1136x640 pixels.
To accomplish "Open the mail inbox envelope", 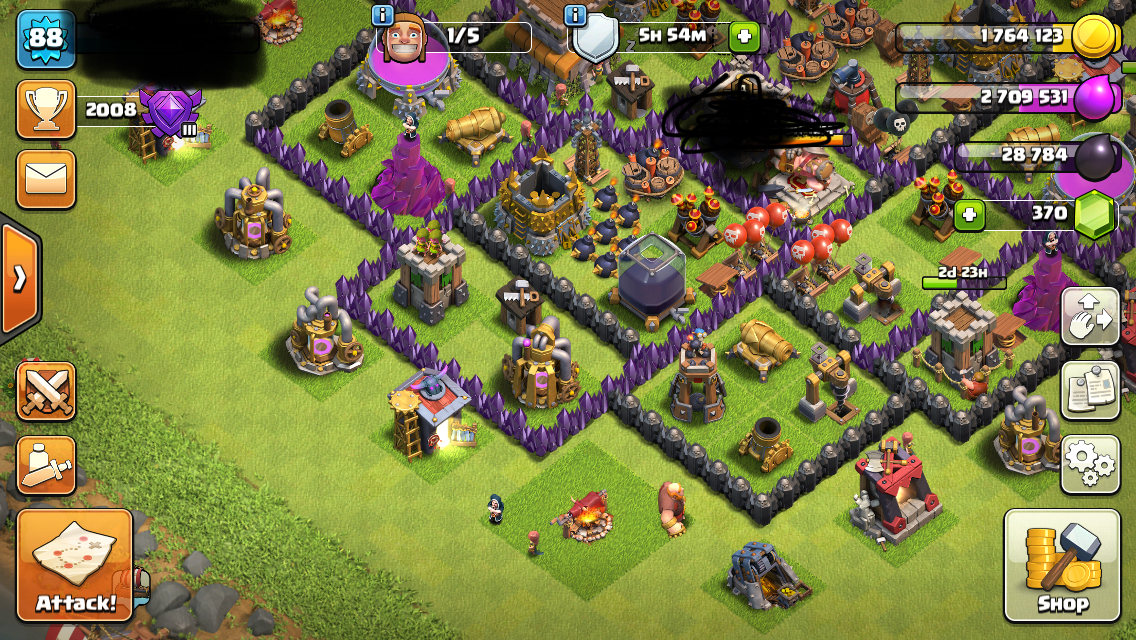I will (46, 179).
